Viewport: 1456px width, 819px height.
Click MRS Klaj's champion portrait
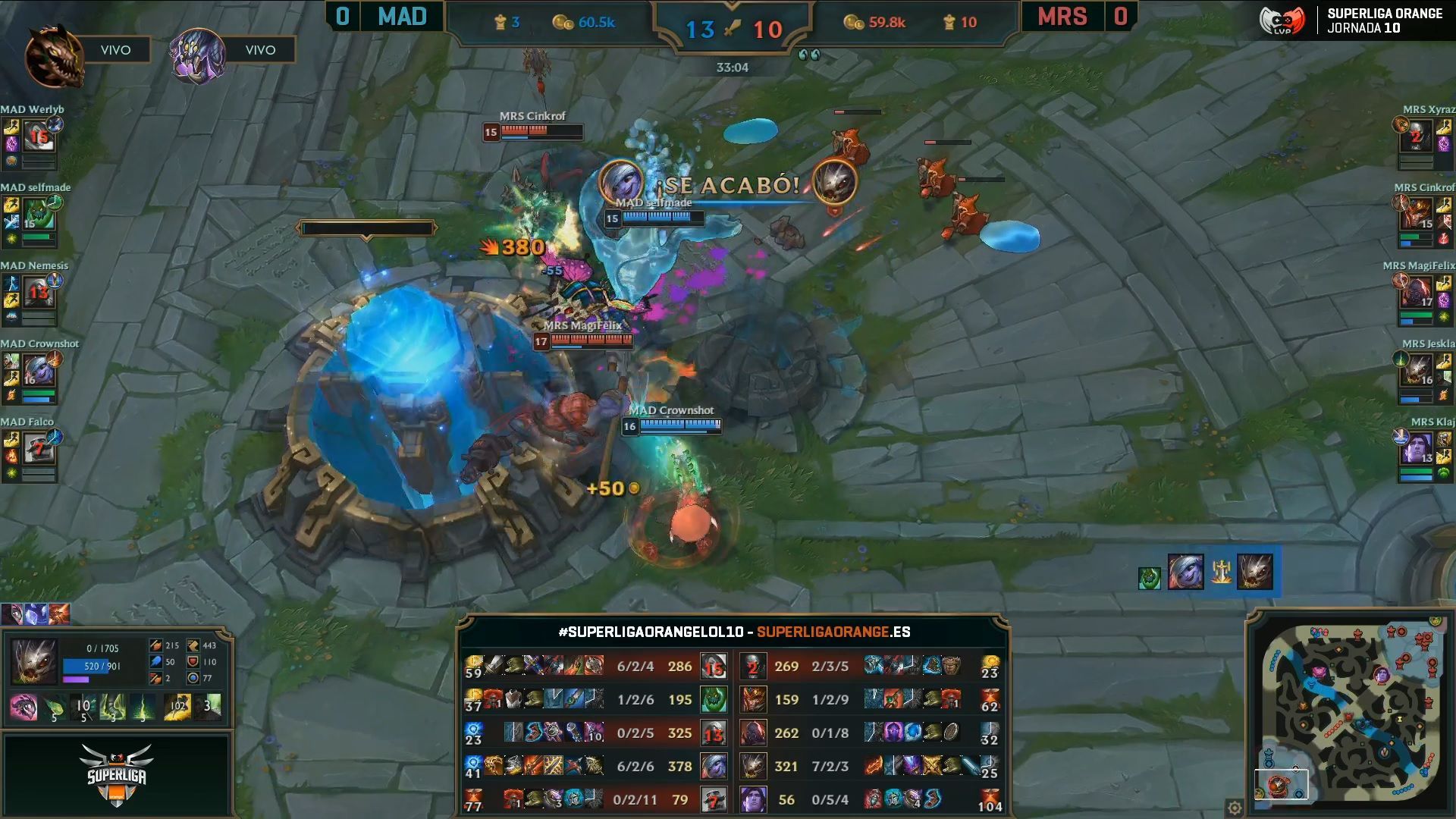click(x=1415, y=449)
